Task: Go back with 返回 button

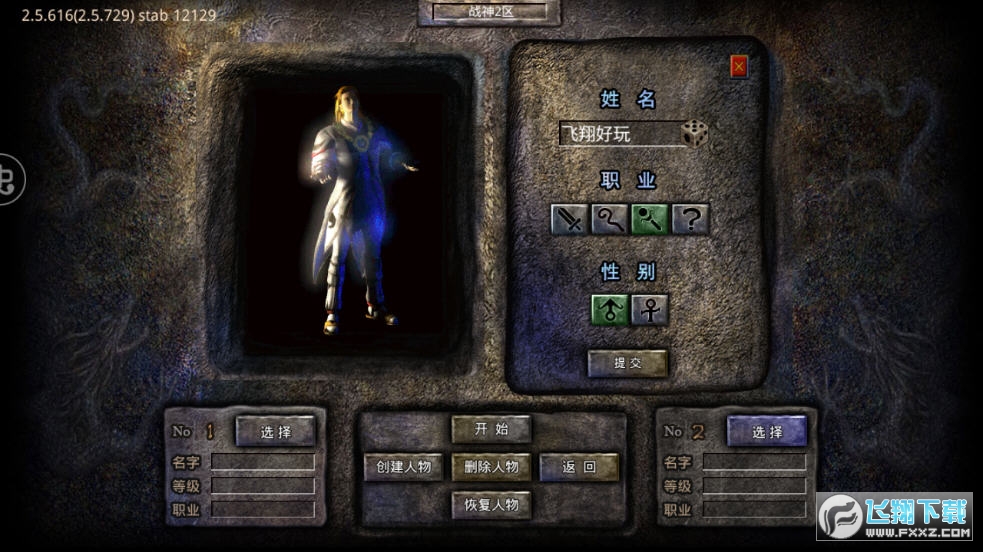Action: click(579, 467)
